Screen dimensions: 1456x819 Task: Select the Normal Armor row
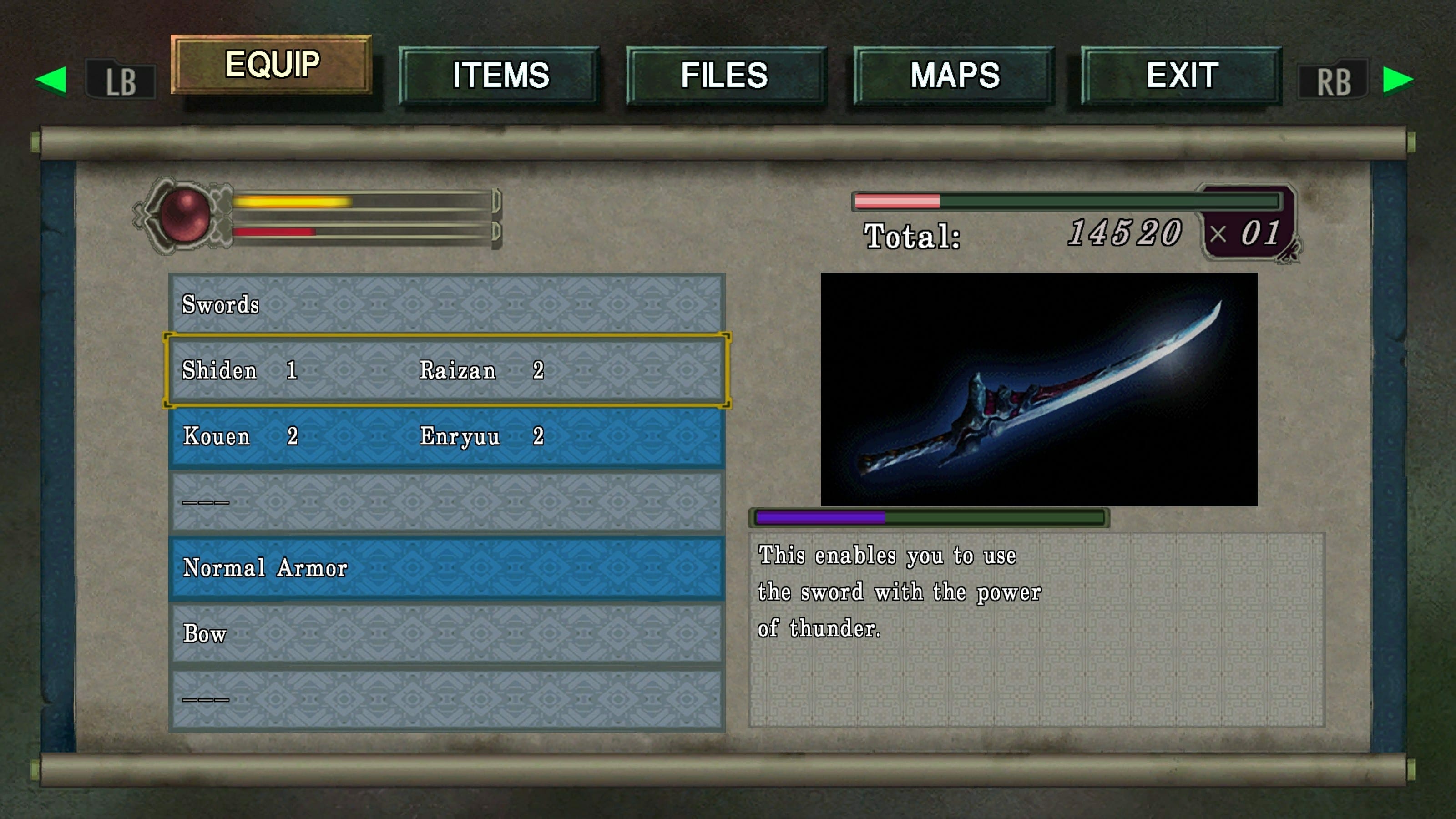[446, 568]
